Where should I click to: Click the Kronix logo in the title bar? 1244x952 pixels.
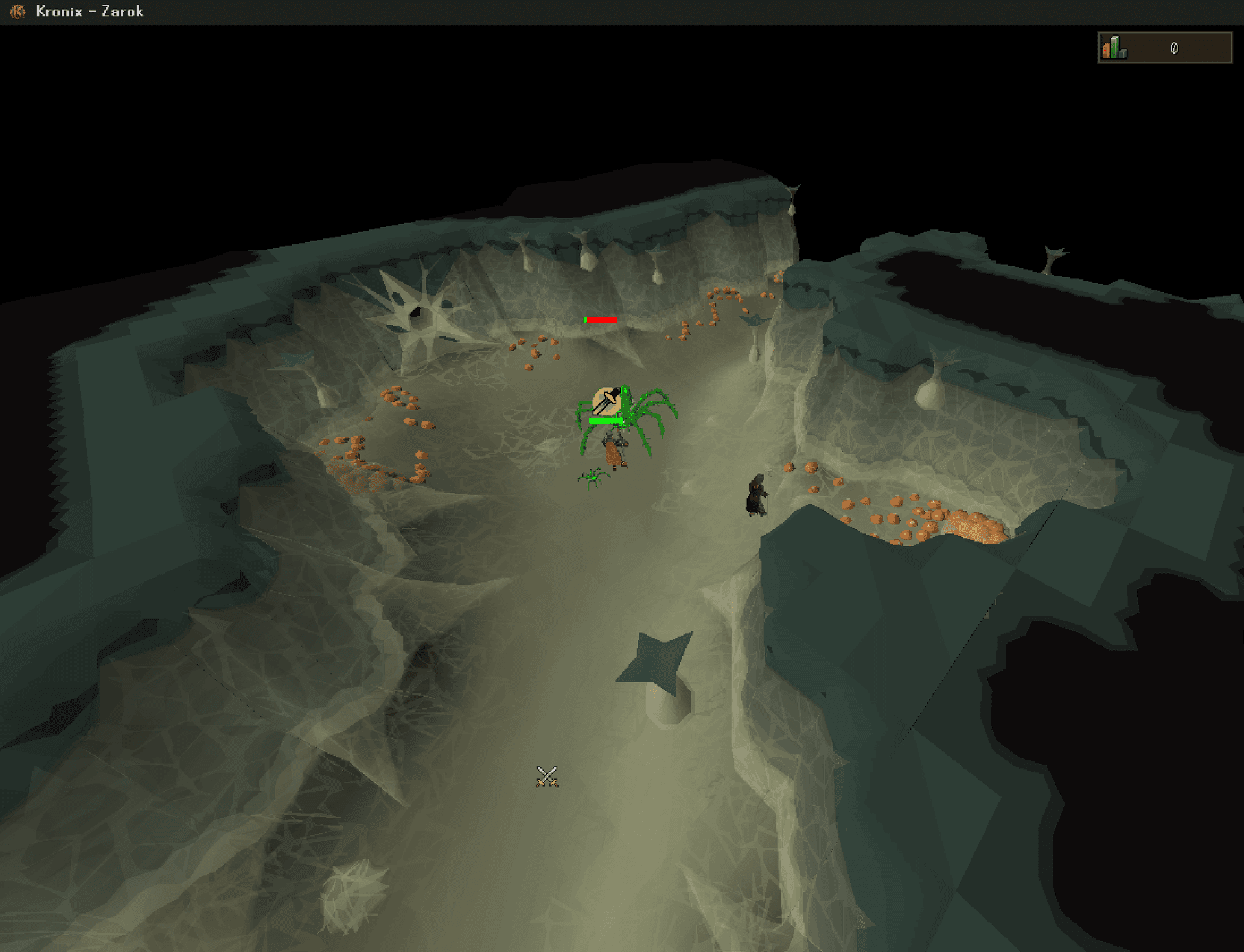tap(17, 11)
